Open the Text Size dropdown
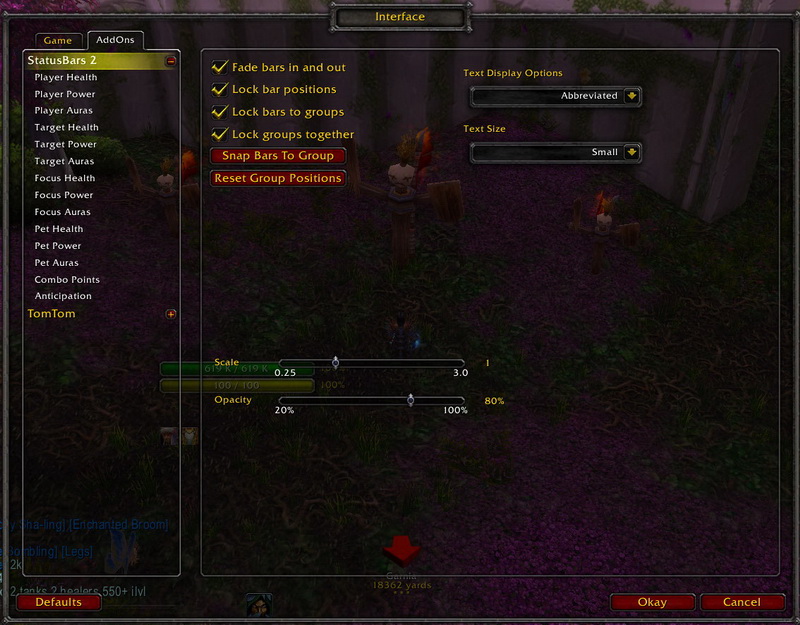This screenshot has width=800, height=625. click(x=631, y=152)
